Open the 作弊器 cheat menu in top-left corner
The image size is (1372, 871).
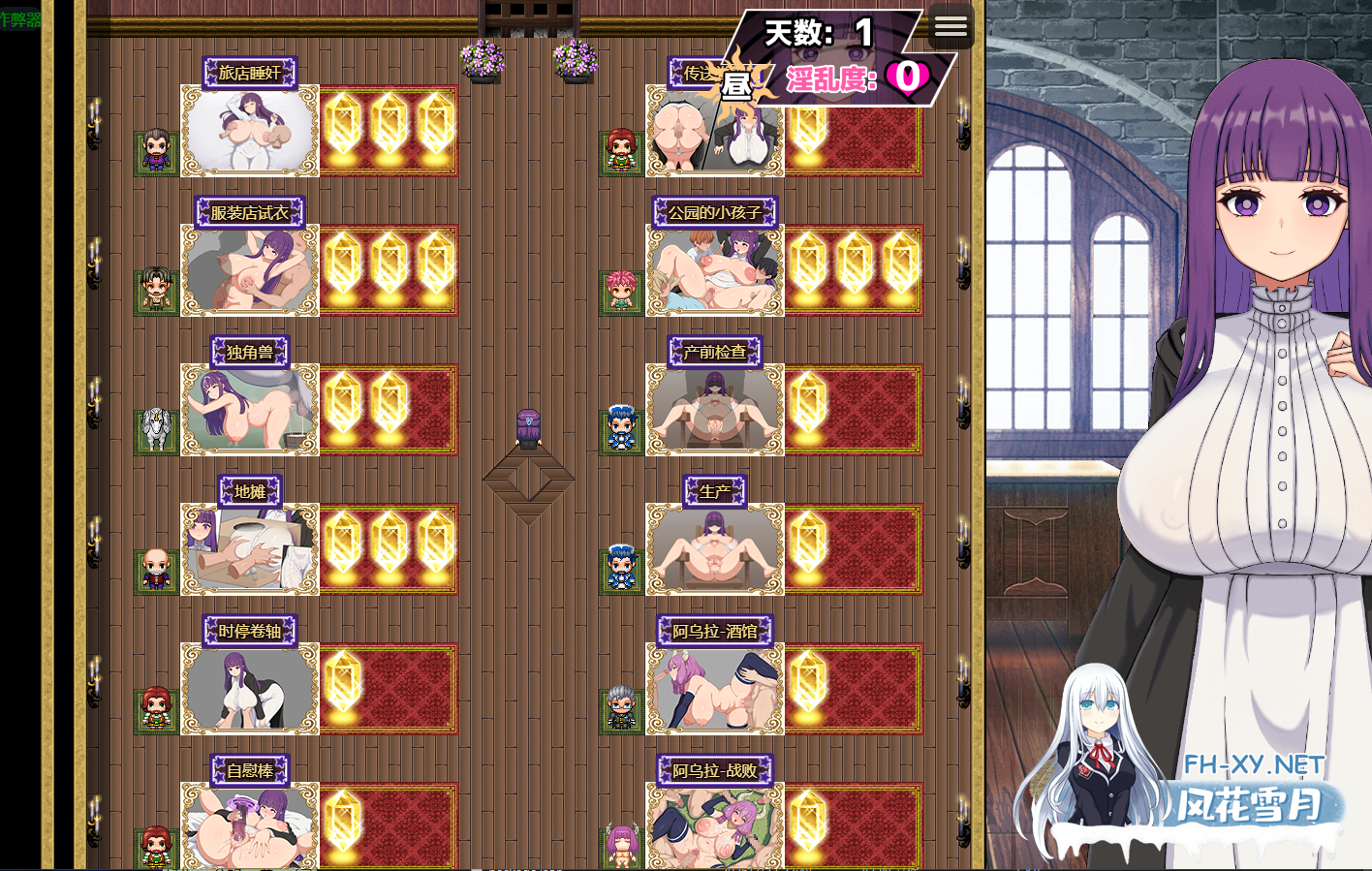(x=19, y=16)
